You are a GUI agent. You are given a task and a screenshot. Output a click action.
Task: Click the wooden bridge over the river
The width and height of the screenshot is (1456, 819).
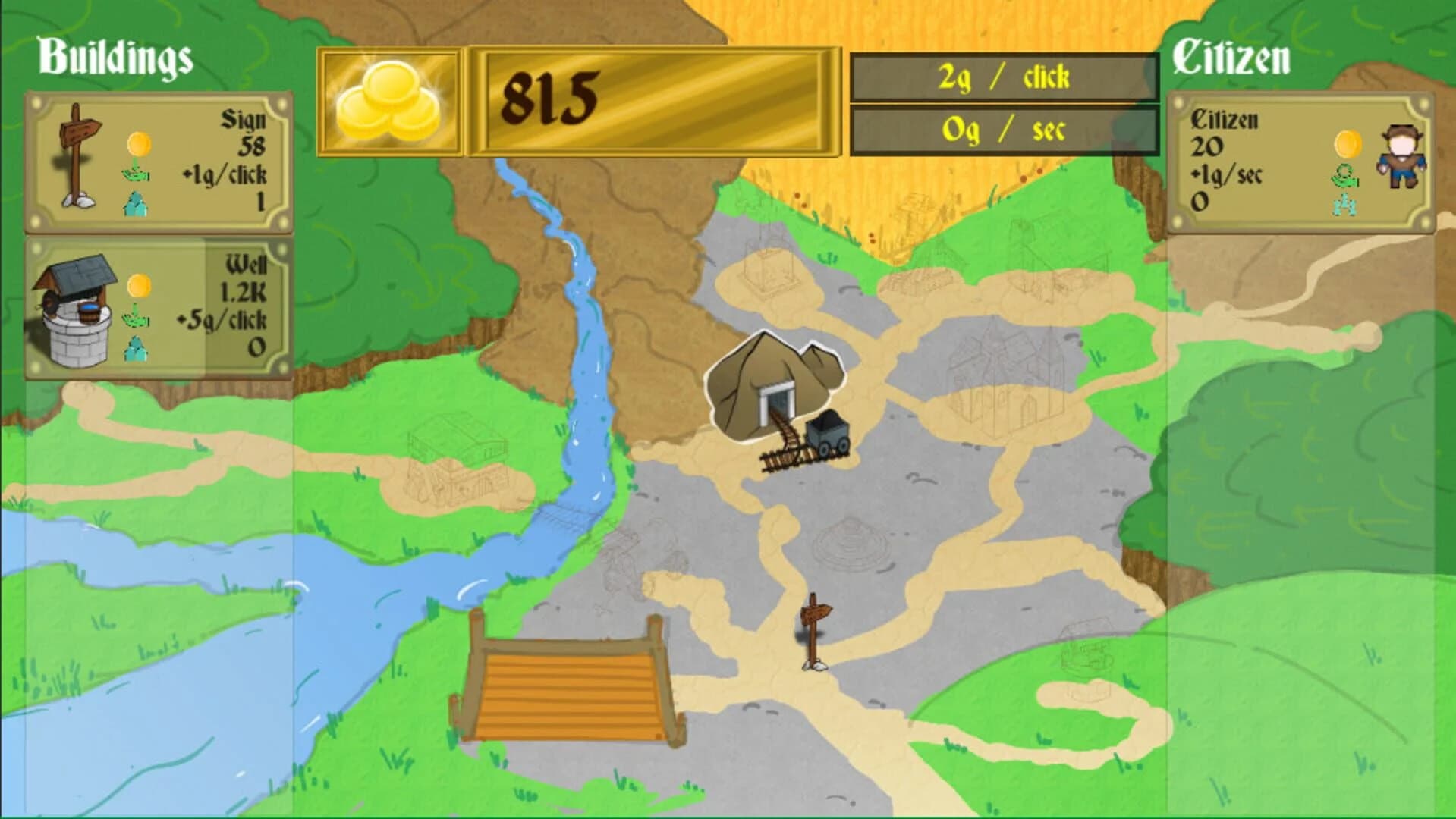coord(565,690)
